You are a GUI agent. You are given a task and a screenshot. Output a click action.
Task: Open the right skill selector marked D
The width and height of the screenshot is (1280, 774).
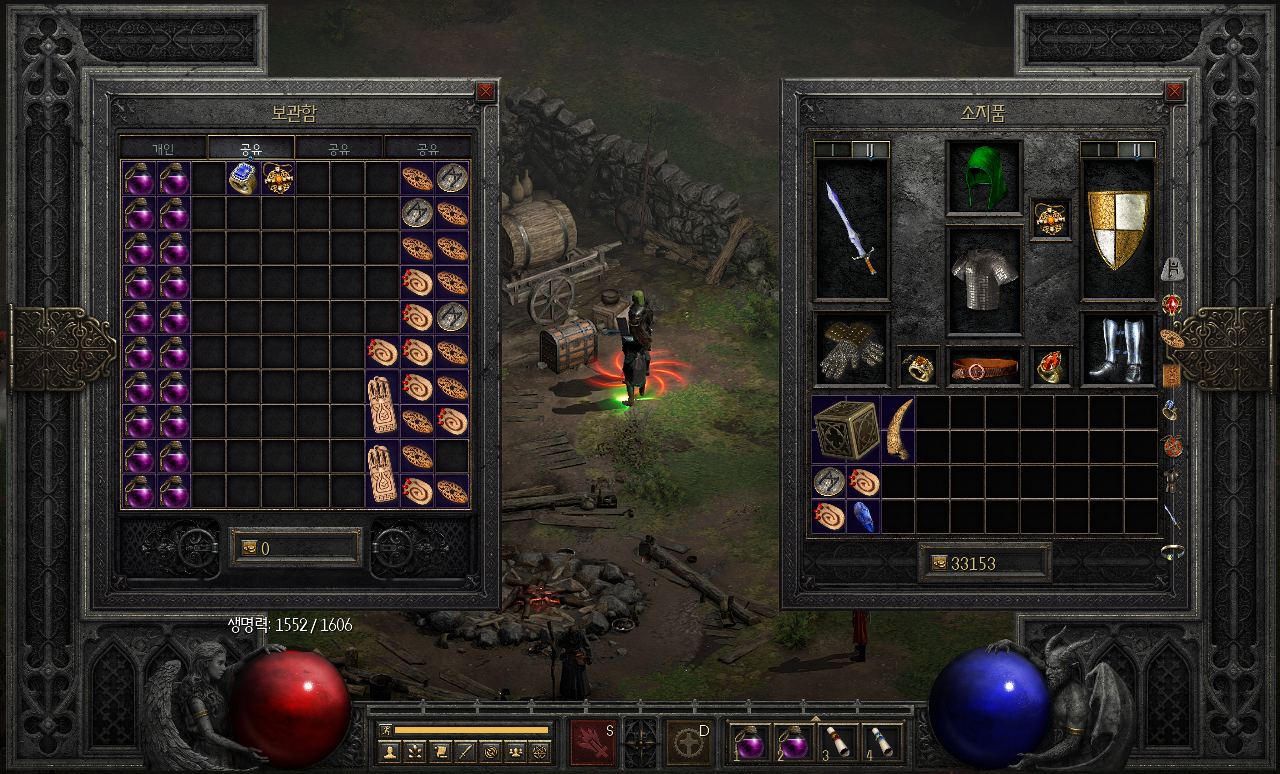pos(689,742)
